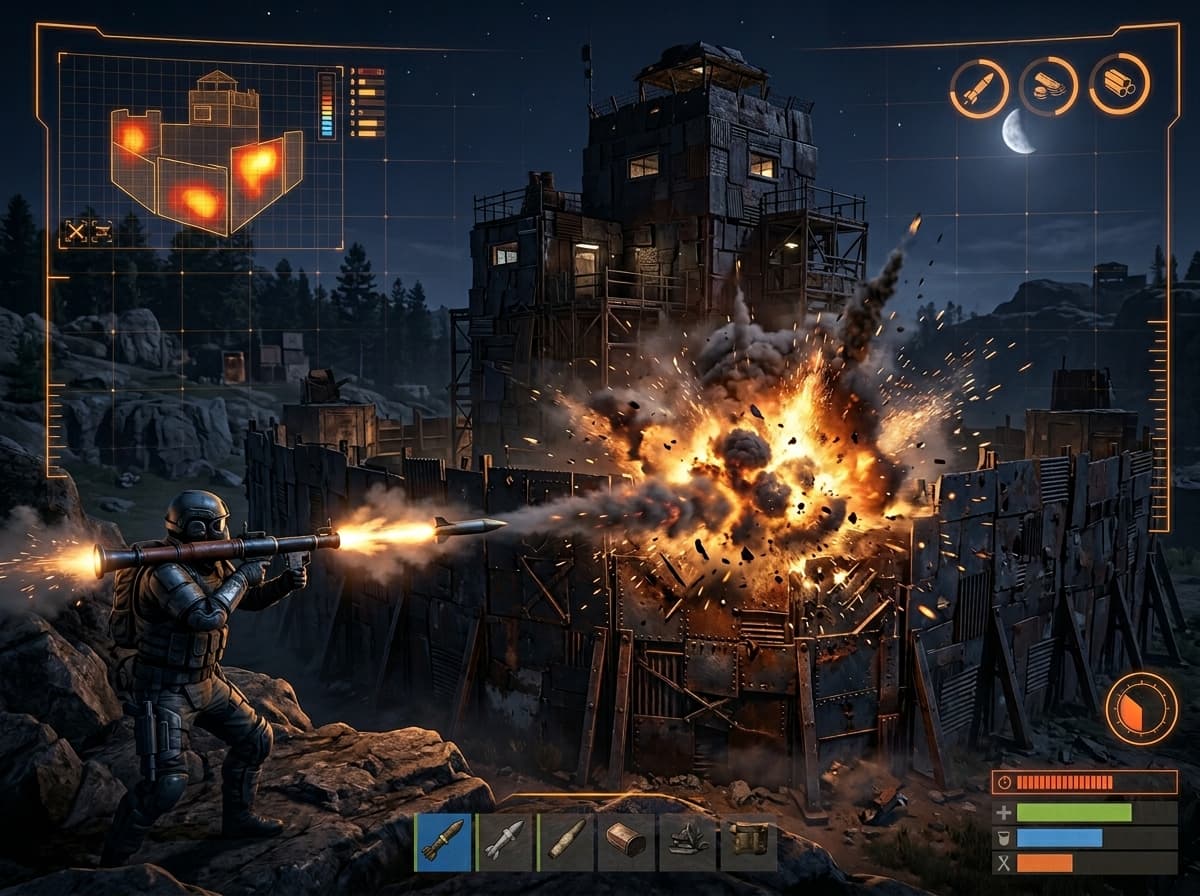This screenshot has height=896, width=1200.
Task: Click the bracket button beside the heatmap X
Action: click(102, 232)
